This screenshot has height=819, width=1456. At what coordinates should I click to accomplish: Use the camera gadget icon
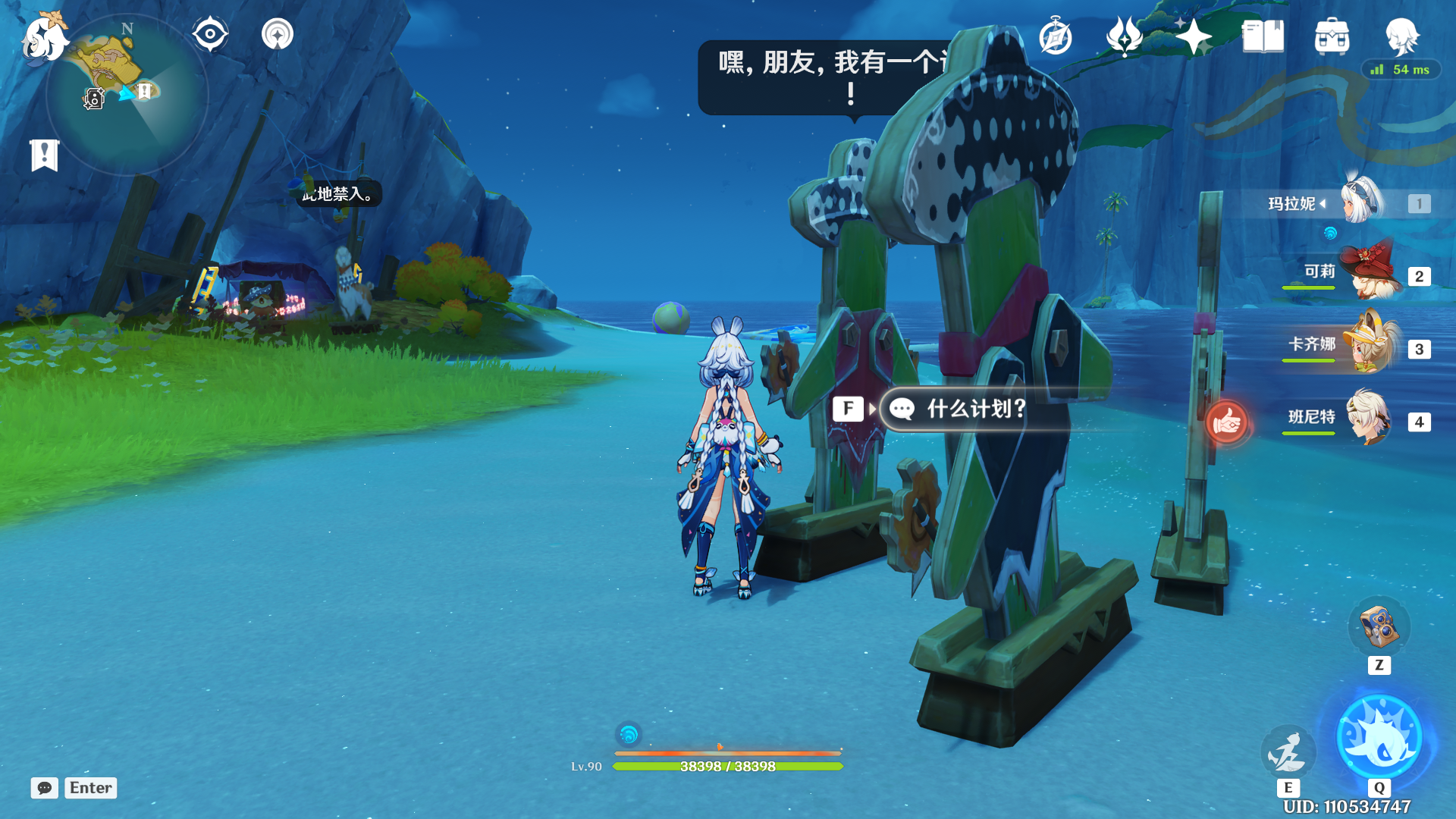click(1379, 628)
